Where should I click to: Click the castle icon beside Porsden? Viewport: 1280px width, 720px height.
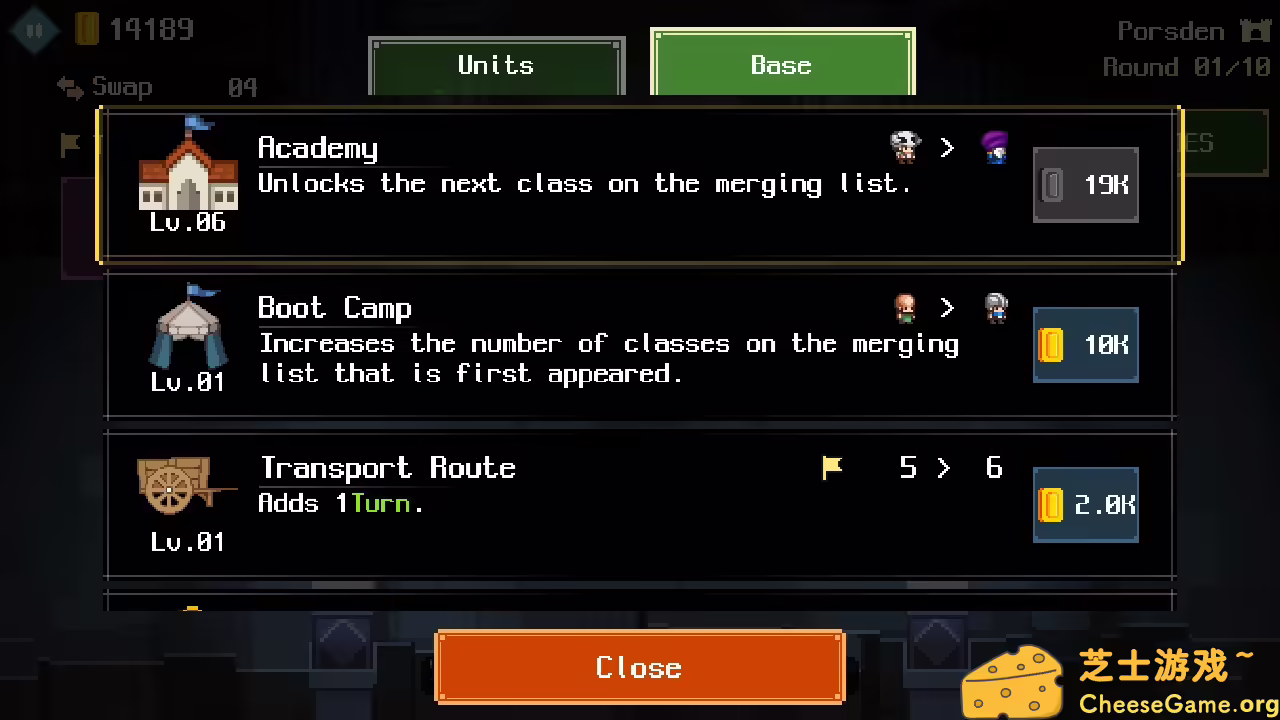click(1254, 31)
